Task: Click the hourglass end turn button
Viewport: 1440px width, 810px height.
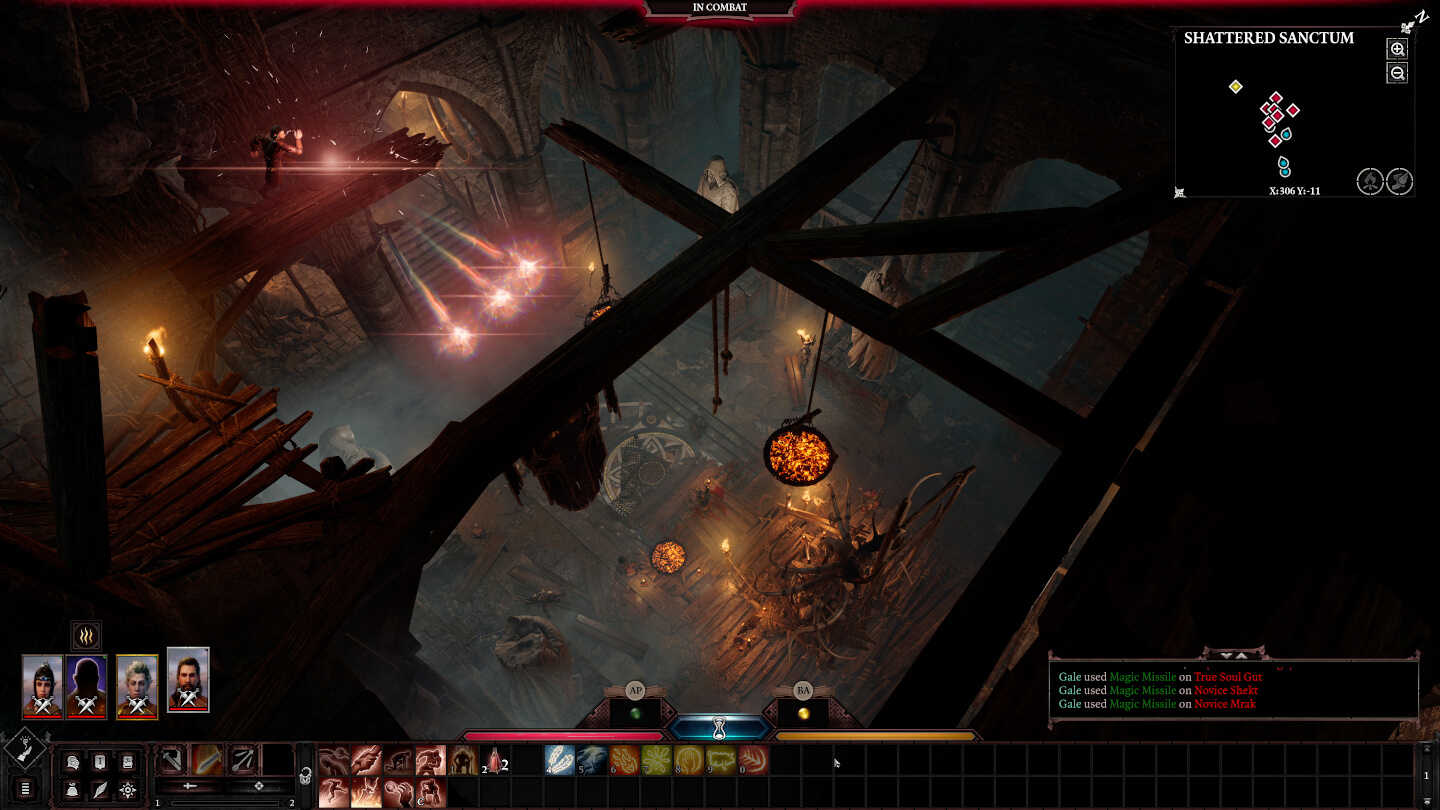Action: click(x=719, y=727)
